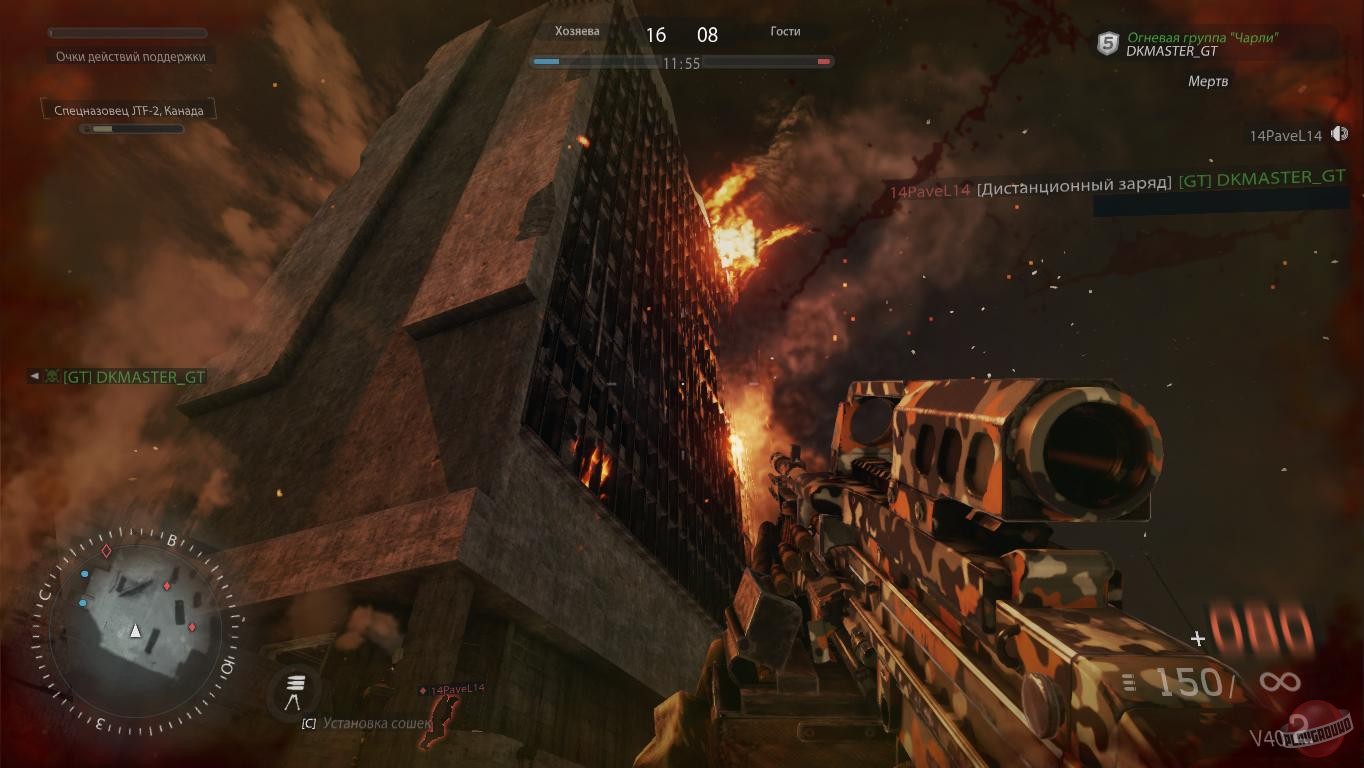Click the player arrow in the minimap center
This screenshot has width=1364, height=768.
(135, 630)
